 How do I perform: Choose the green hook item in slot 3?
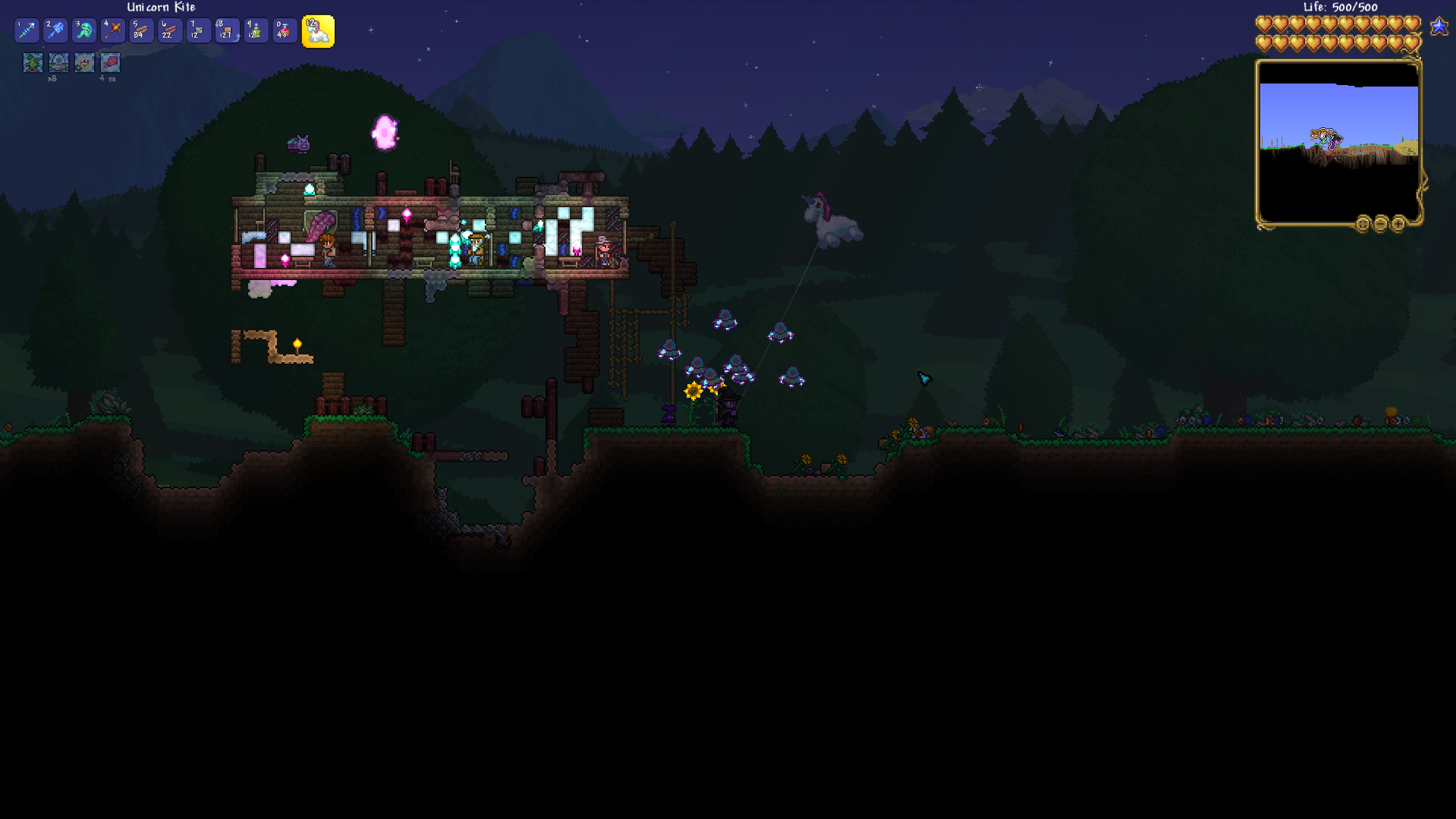click(x=84, y=31)
